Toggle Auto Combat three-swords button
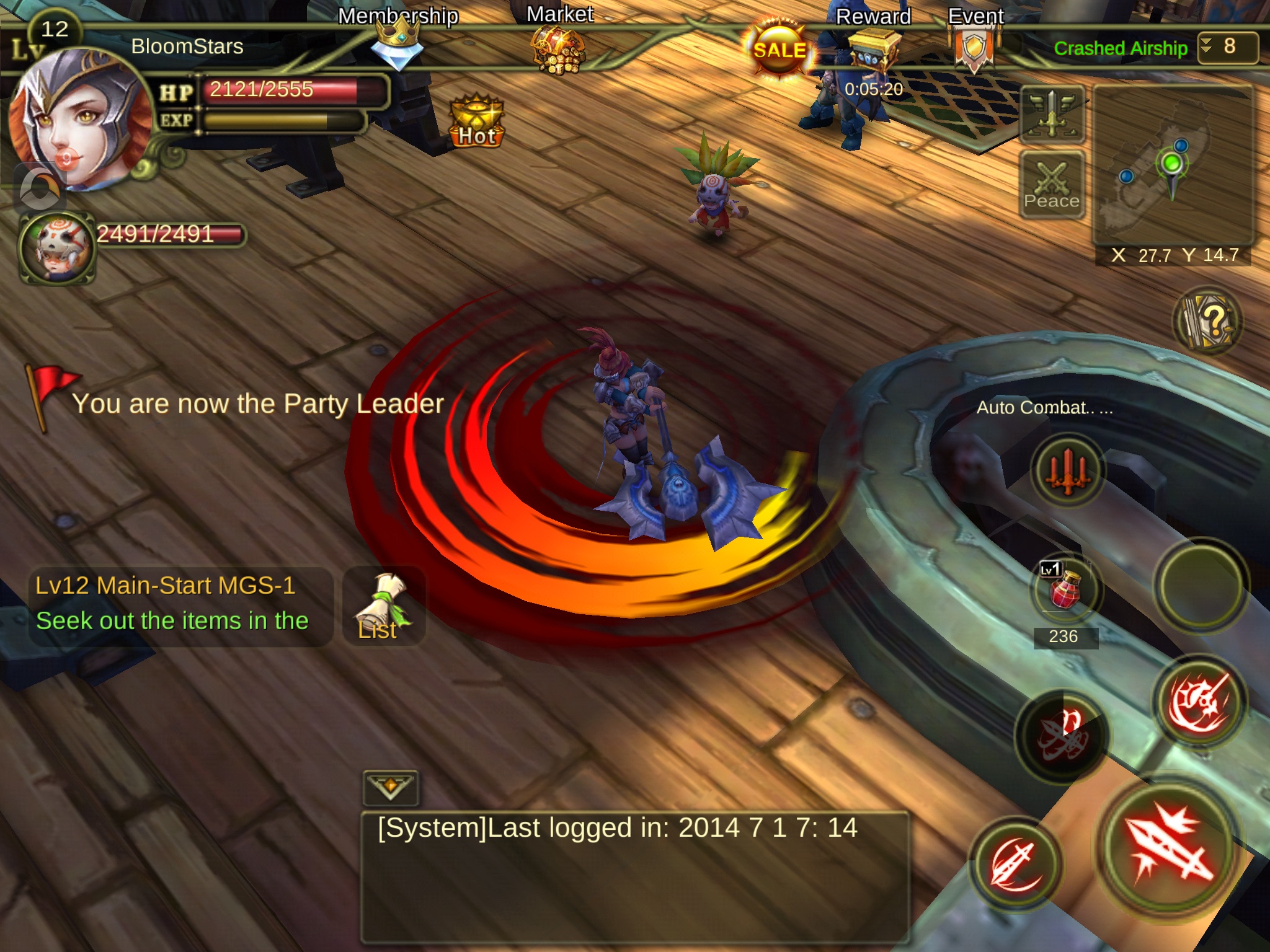 point(1067,471)
